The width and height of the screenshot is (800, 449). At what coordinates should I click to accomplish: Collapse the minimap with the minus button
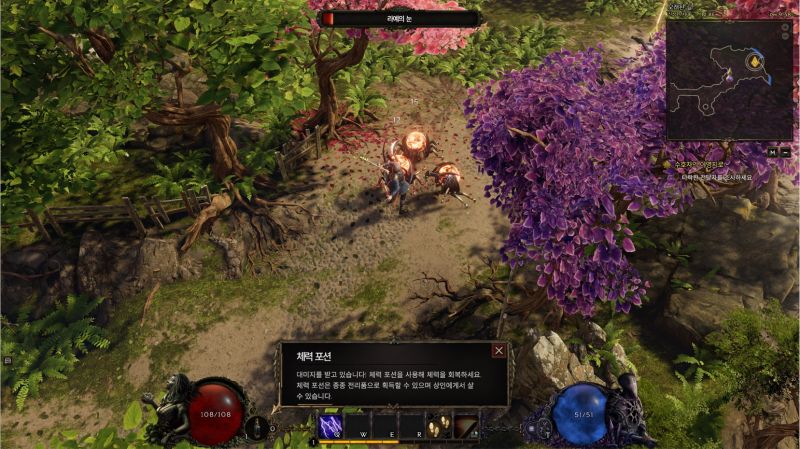pos(785,151)
